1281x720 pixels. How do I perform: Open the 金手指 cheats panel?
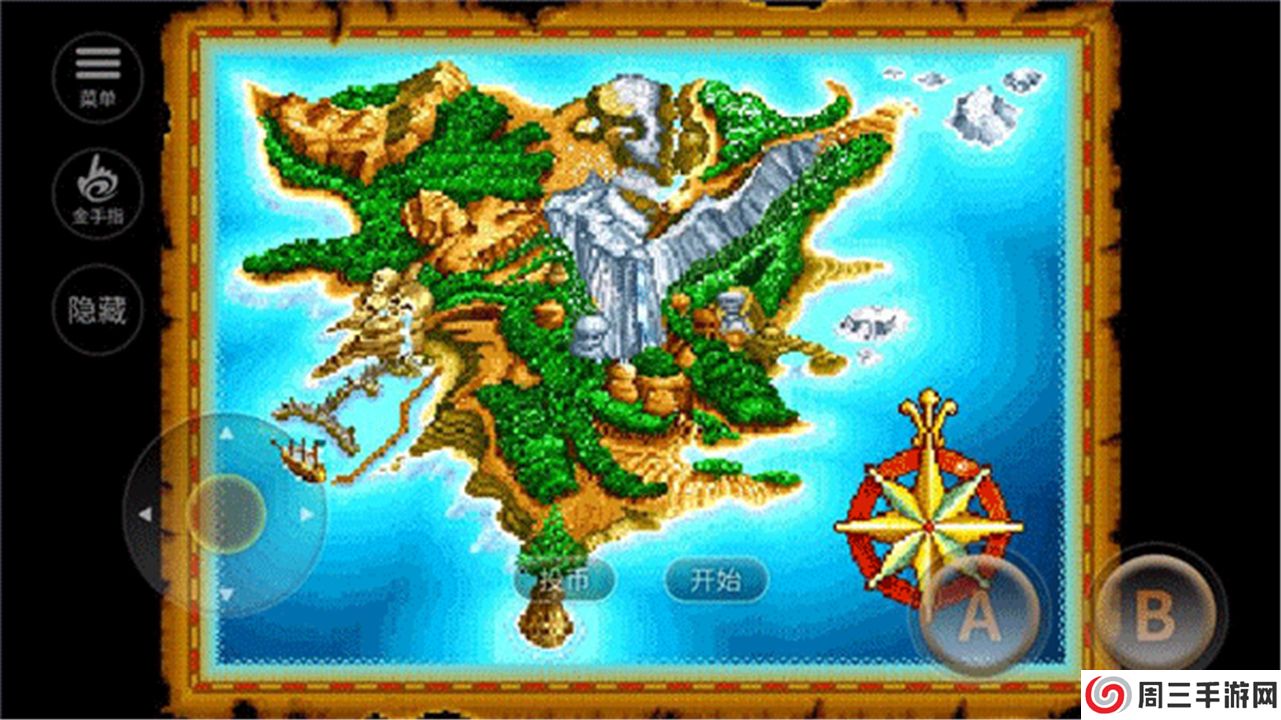[x=97, y=193]
